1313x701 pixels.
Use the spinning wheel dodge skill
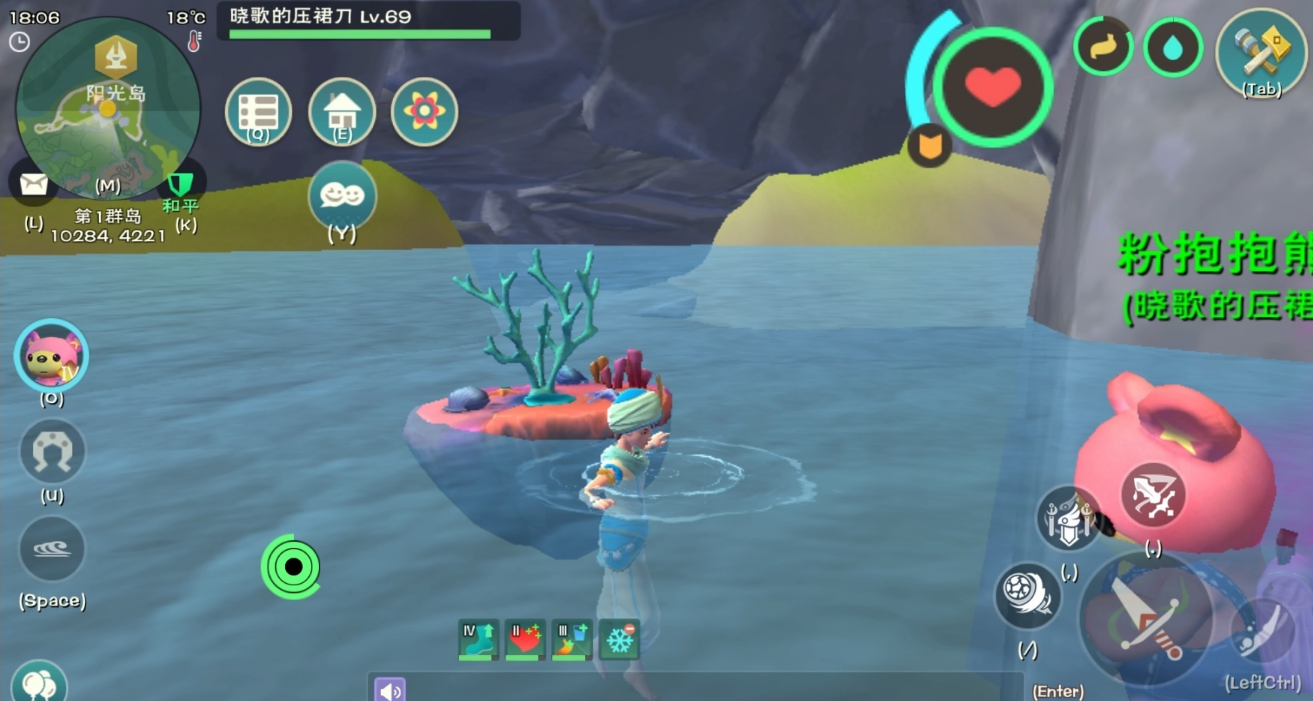point(1027,596)
